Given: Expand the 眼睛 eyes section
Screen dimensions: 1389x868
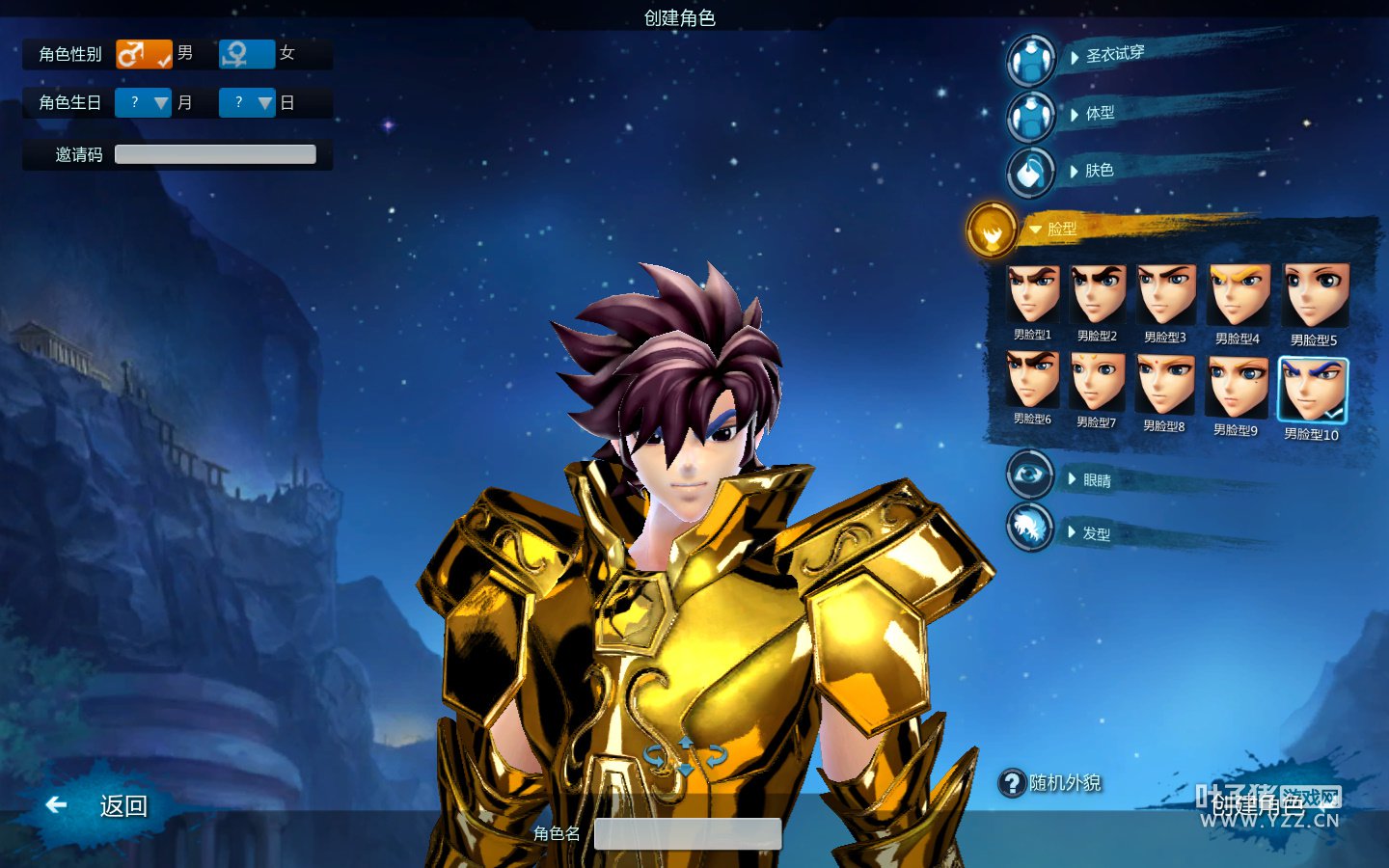Looking at the screenshot, I should [1096, 479].
